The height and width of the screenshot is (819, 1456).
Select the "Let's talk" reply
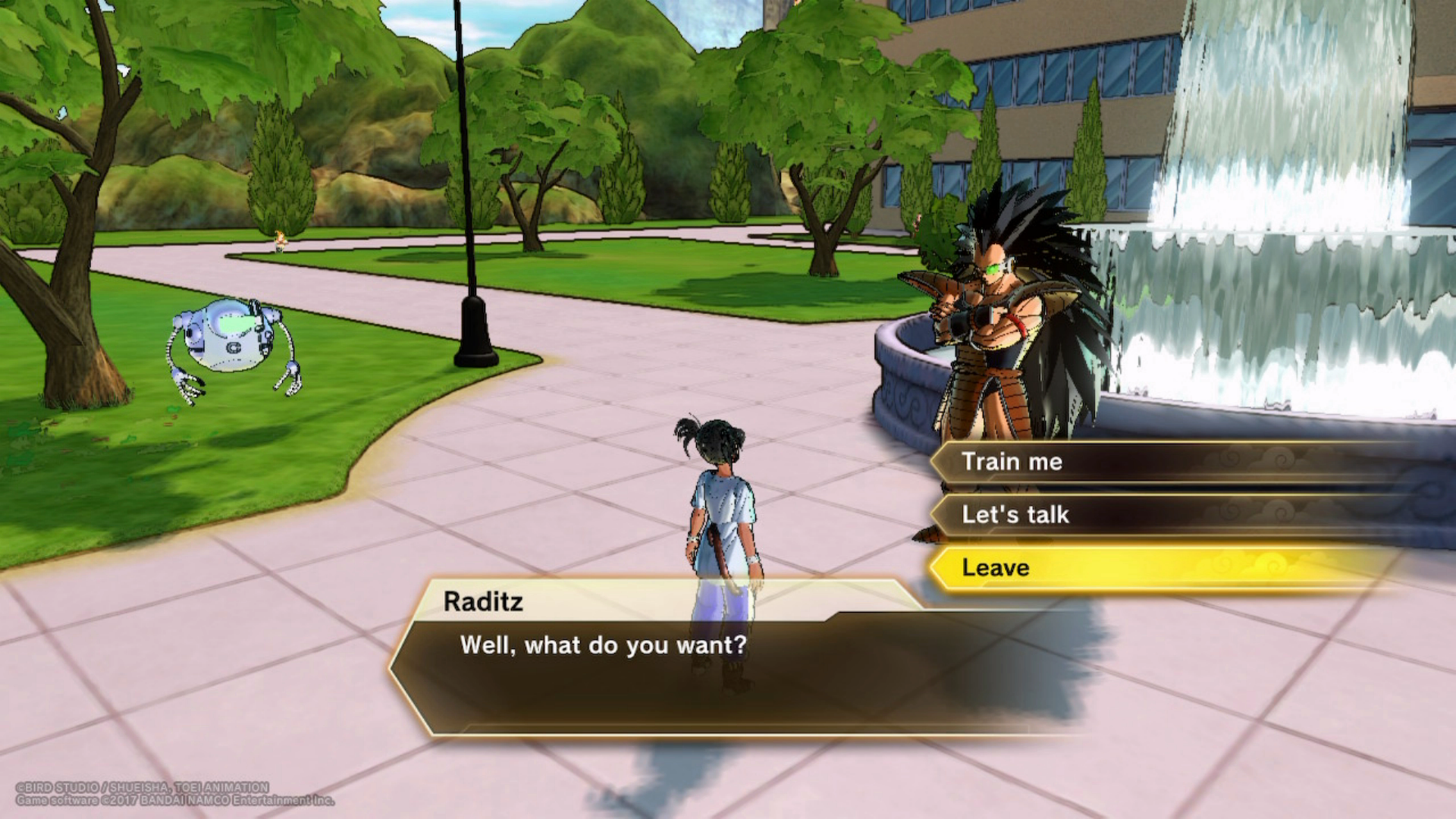pos(1015,515)
